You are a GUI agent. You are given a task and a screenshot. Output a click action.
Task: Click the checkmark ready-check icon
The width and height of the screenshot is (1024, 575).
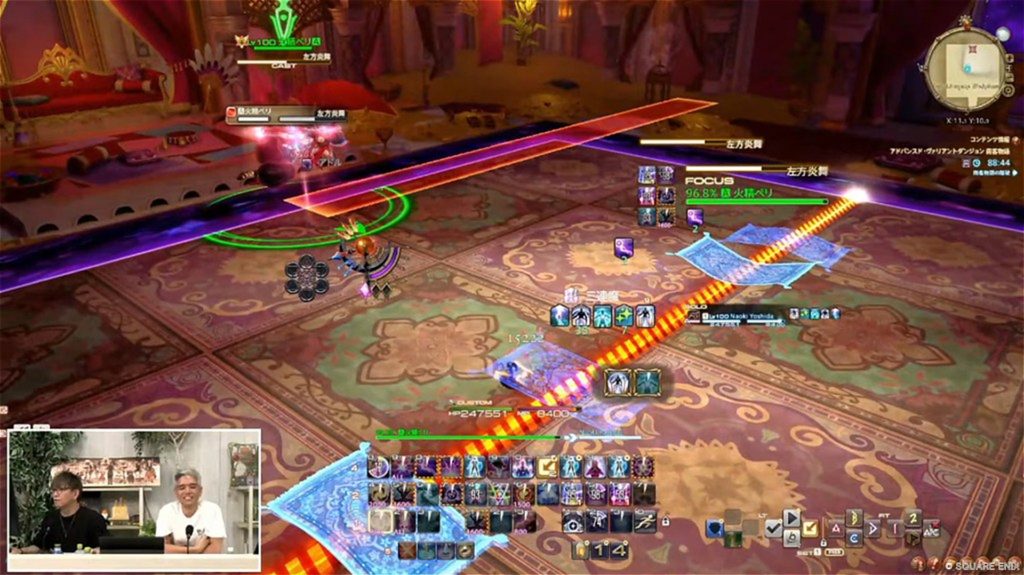point(773,528)
